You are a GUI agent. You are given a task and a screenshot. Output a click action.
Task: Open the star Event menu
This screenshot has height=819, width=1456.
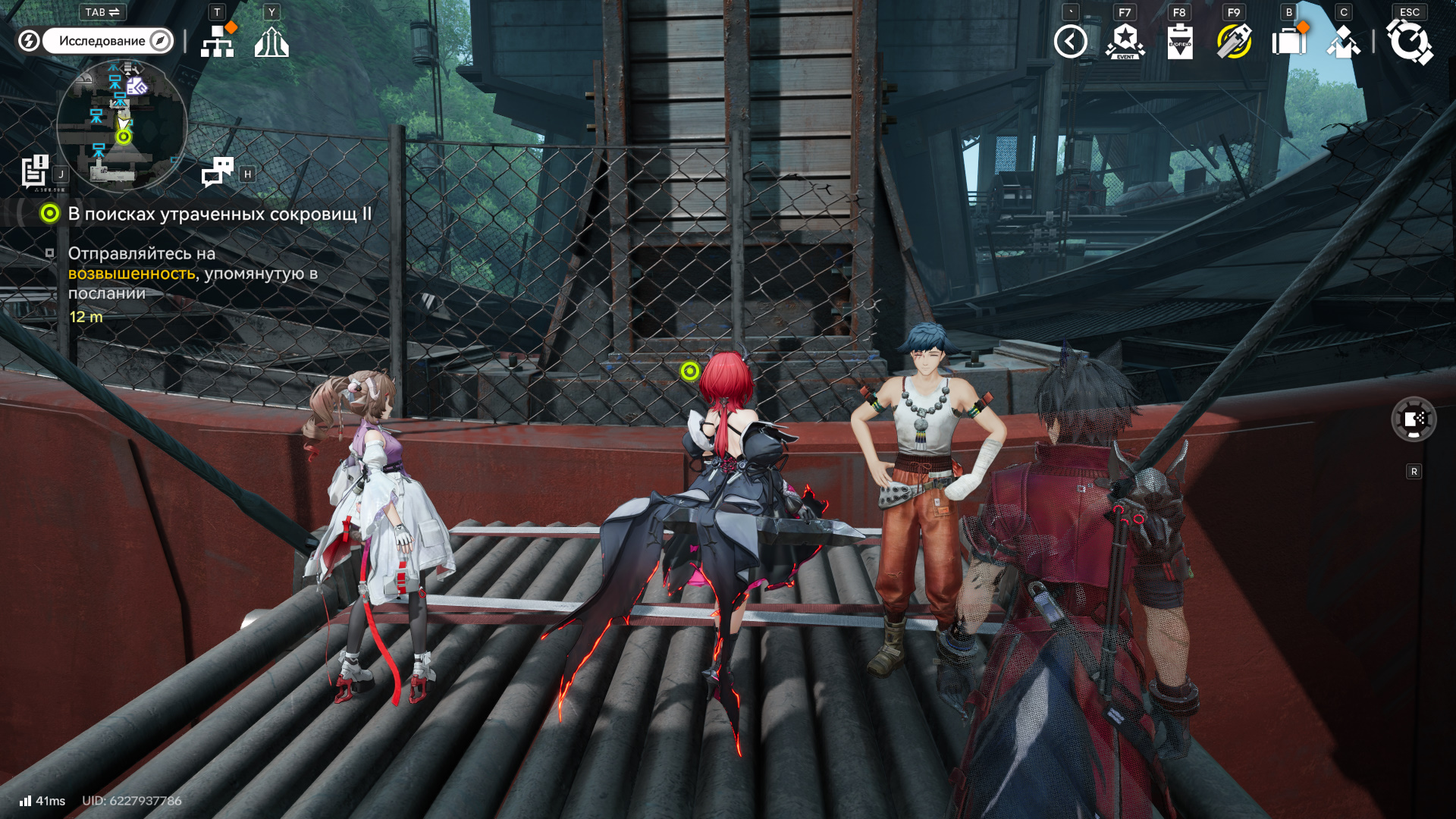click(1125, 42)
